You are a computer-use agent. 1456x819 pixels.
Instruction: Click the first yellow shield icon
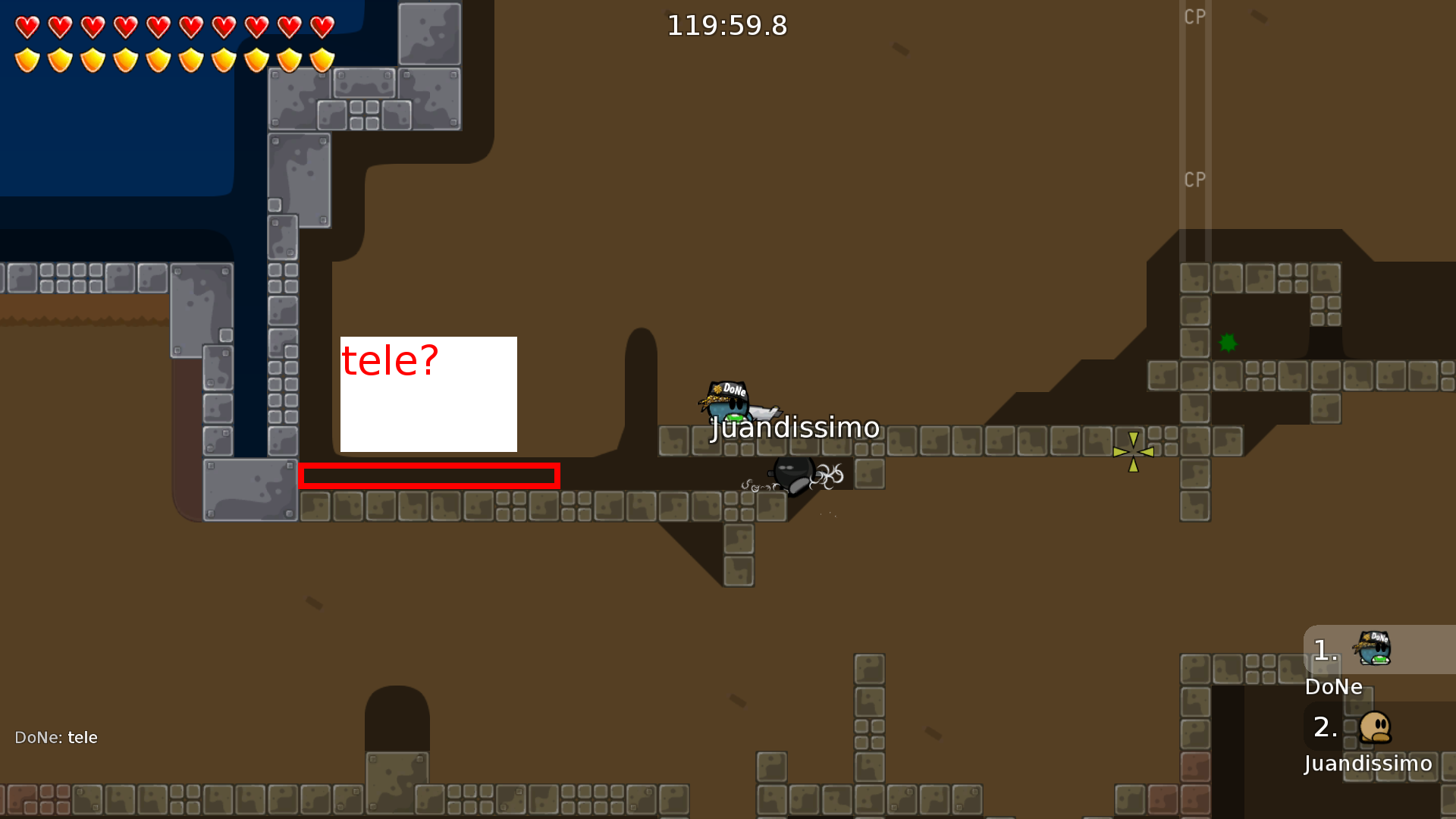(x=27, y=61)
